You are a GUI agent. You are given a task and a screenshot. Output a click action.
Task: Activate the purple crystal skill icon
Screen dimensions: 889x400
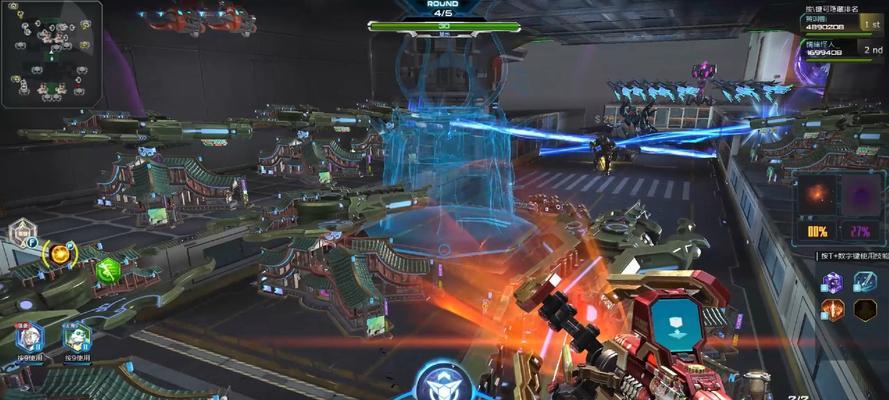click(x=834, y=283)
